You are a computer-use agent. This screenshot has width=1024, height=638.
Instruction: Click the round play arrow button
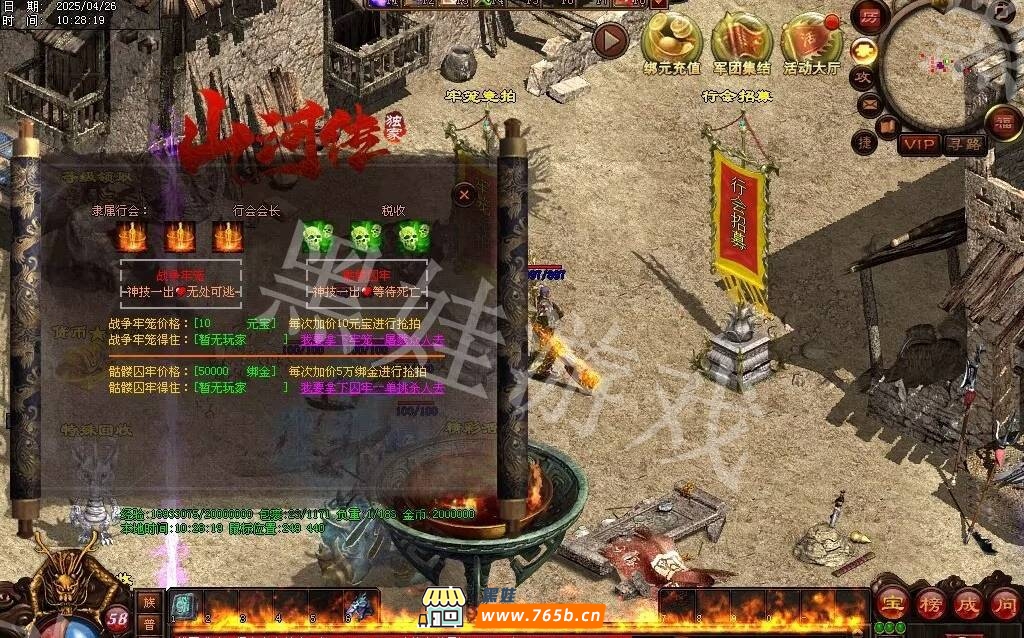pos(610,40)
